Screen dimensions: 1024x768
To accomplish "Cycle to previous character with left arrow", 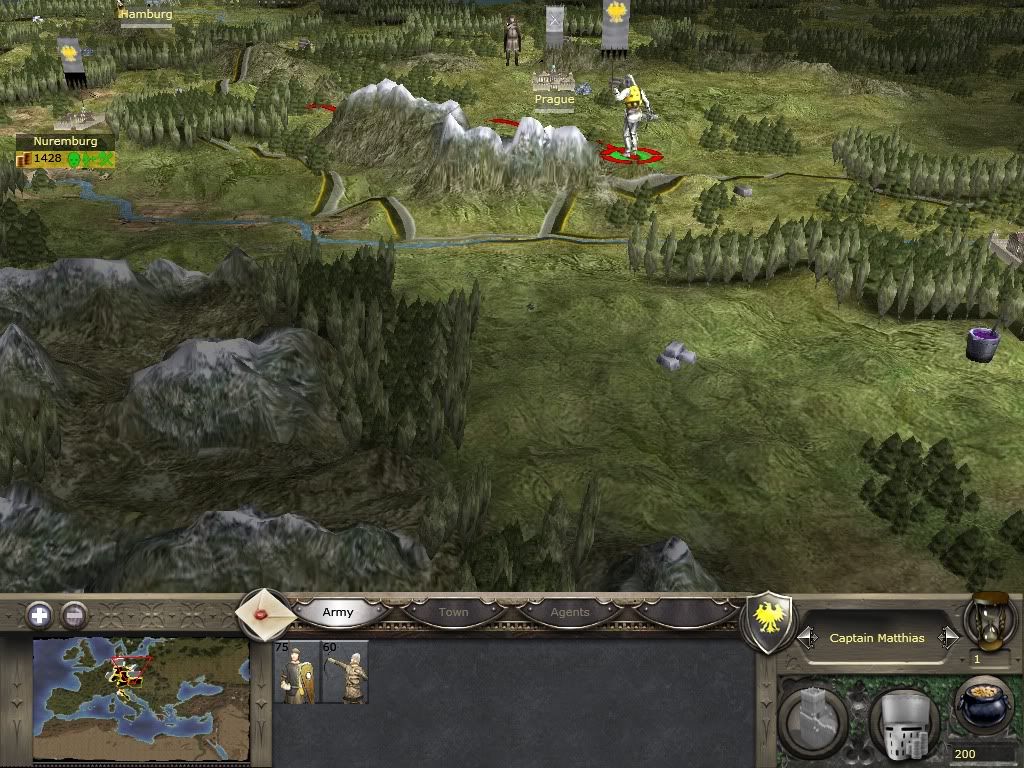I will [805, 638].
